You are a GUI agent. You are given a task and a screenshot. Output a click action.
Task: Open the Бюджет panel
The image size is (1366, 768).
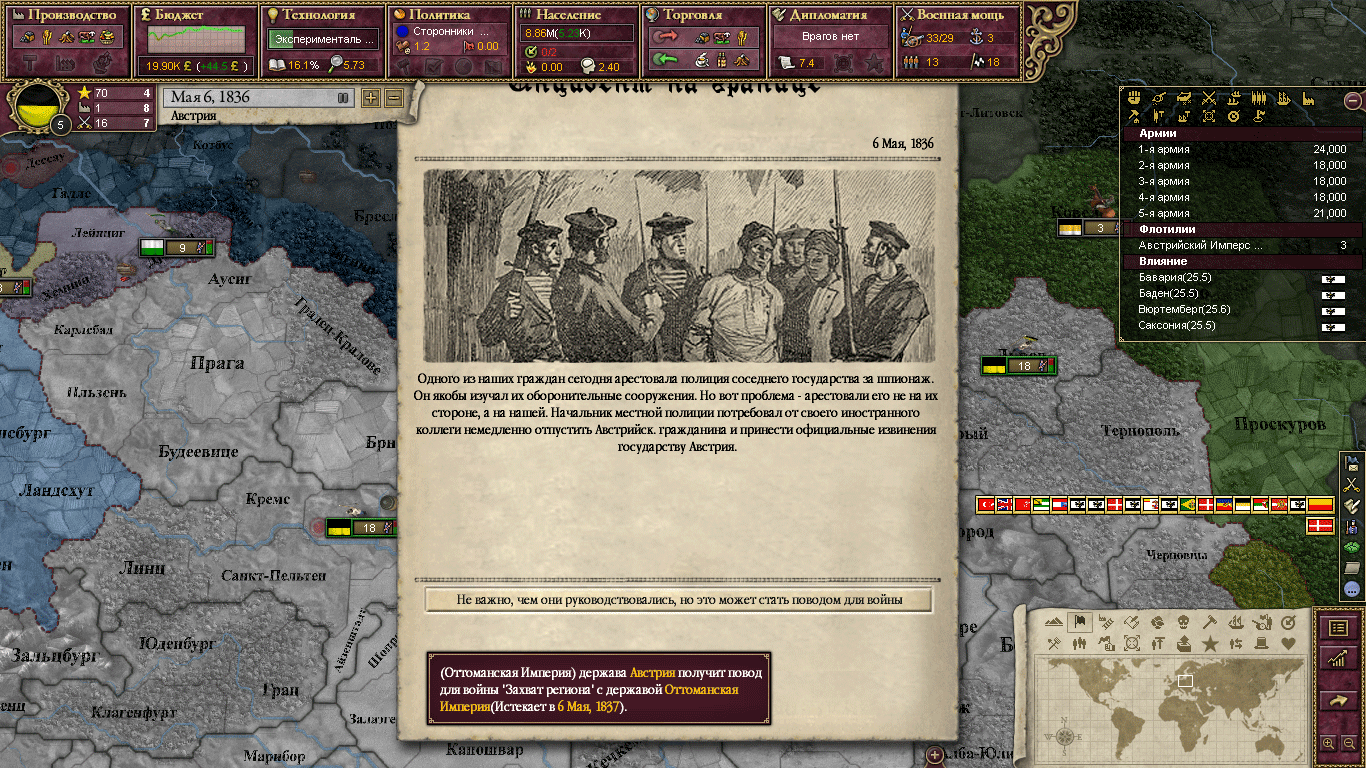[195, 16]
